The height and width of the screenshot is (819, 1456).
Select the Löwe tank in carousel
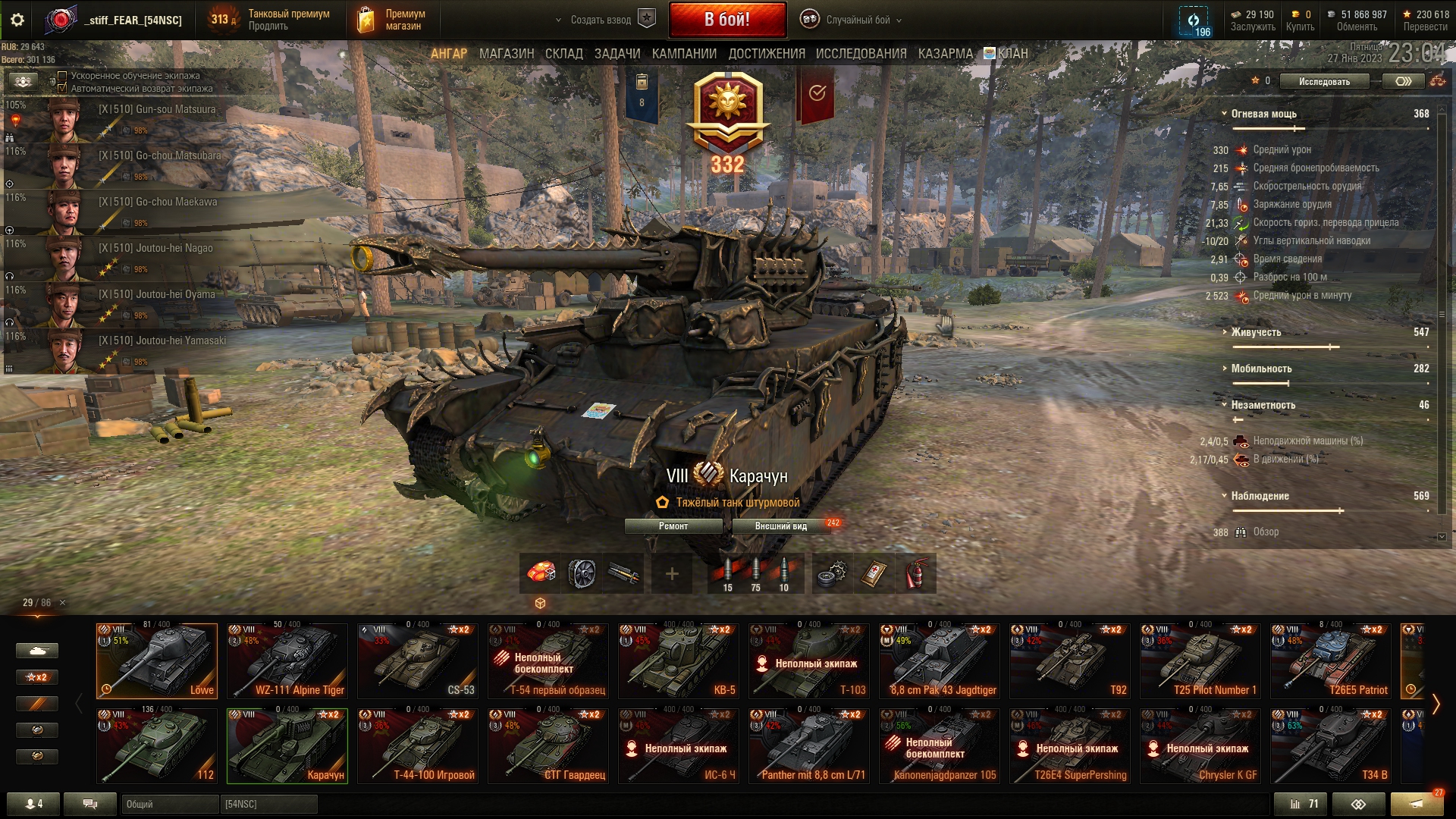click(157, 661)
